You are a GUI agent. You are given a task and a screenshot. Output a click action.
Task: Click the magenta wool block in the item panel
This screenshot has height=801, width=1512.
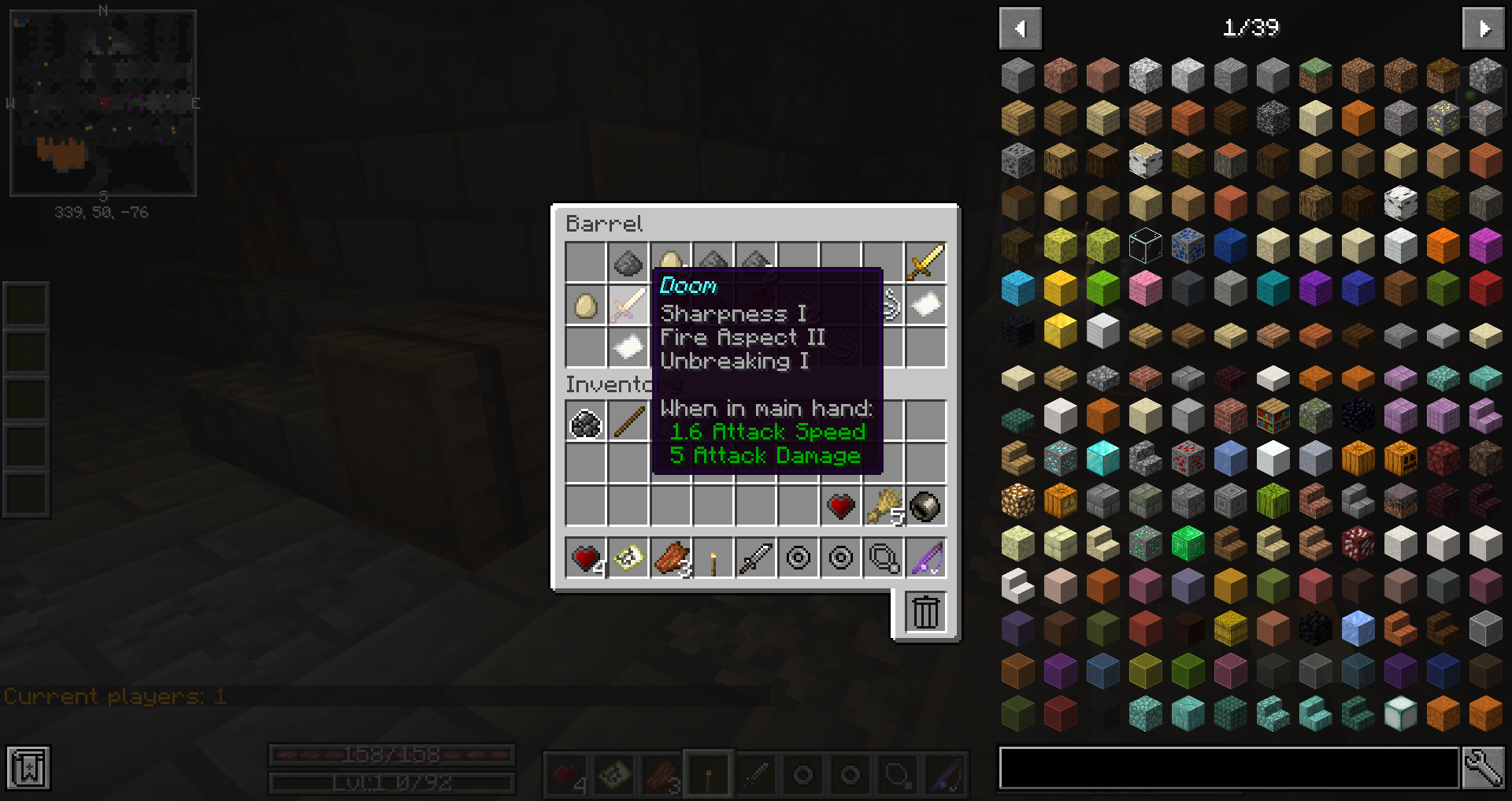click(x=1485, y=245)
